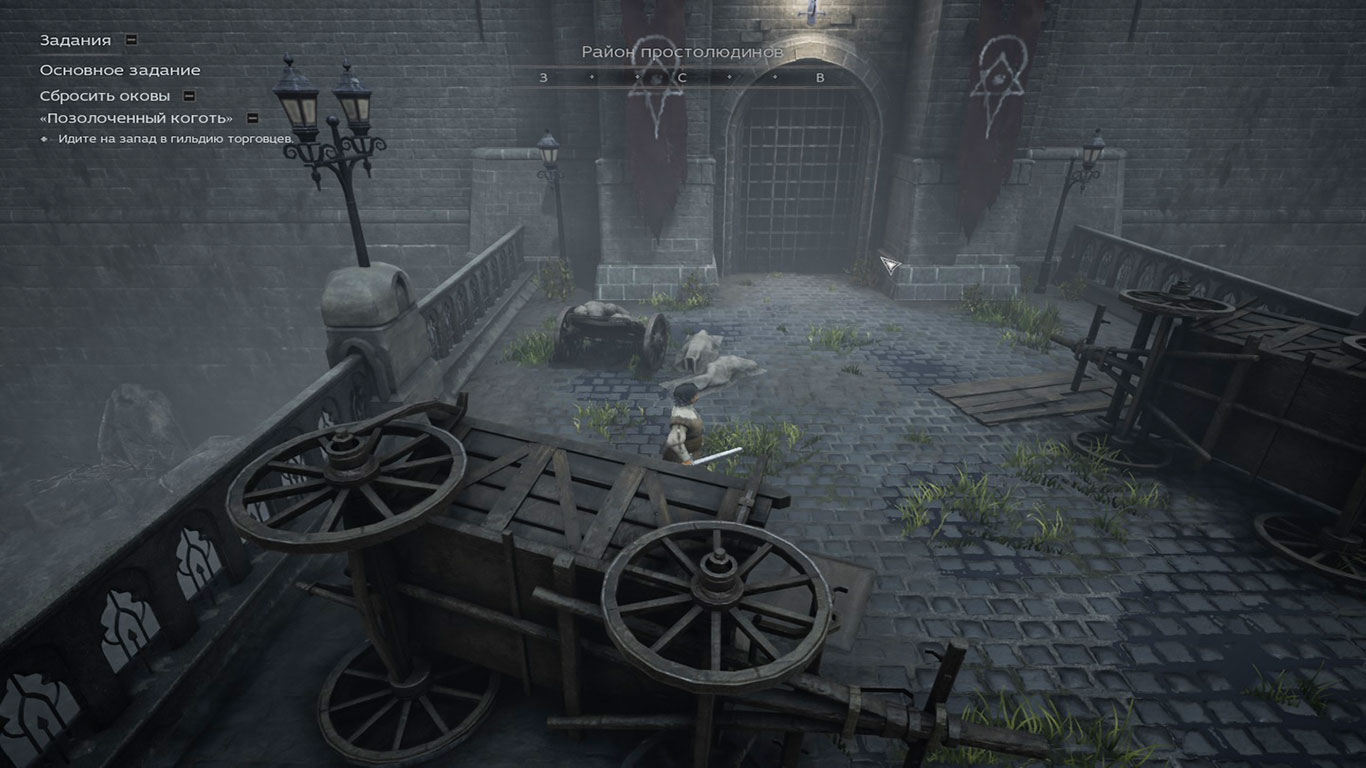Click the objective about the merchants' guild
This screenshot has height=768, width=1366.
tap(175, 138)
